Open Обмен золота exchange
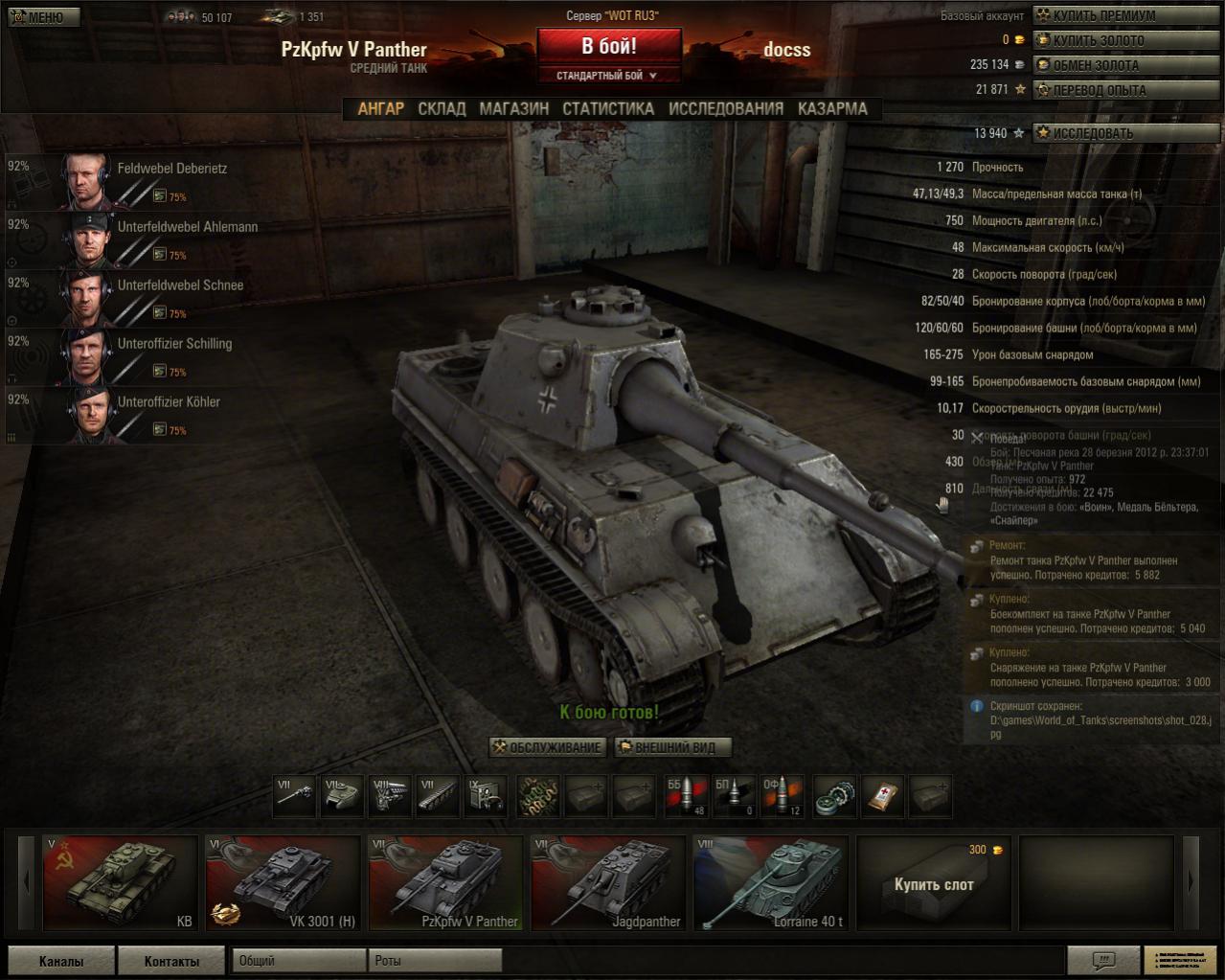Viewport: 1225px width, 980px height. (1096, 65)
